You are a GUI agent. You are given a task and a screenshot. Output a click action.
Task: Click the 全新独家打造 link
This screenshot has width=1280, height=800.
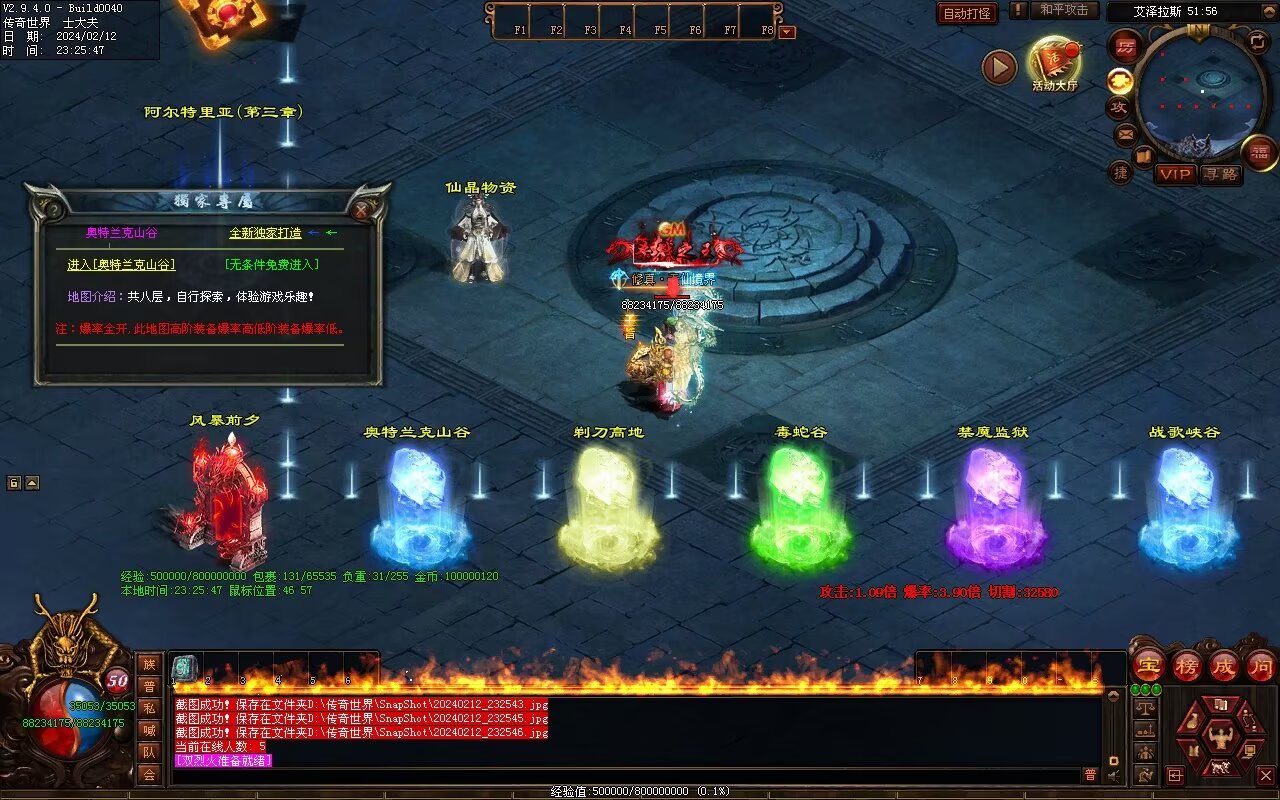pos(265,233)
